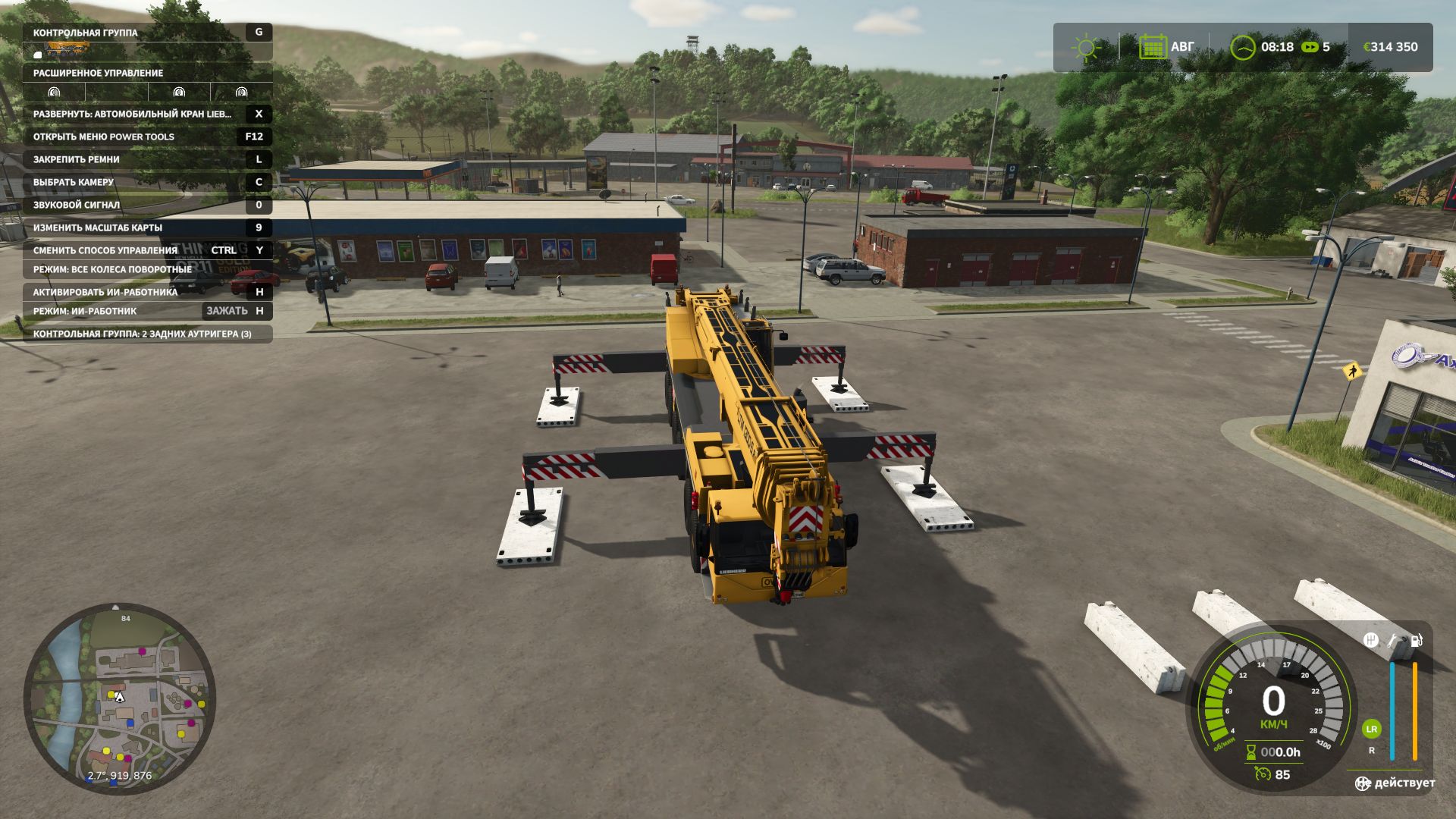The width and height of the screenshot is (1456, 819).
Task: Click the cruise control speed icon
Action: pyautogui.click(x=1263, y=774)
